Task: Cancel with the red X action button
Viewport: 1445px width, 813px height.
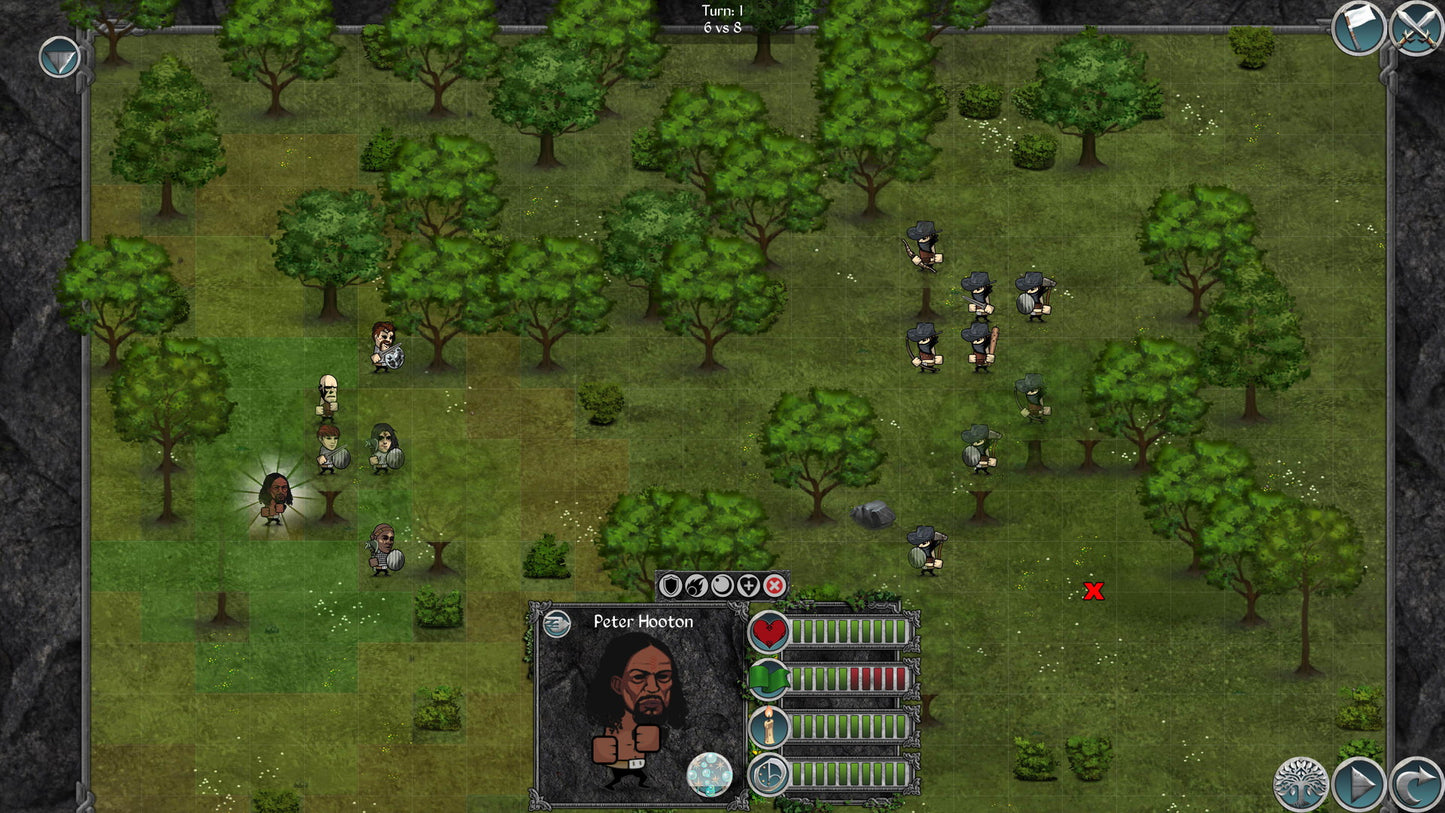Action: (x=774, y=585)
